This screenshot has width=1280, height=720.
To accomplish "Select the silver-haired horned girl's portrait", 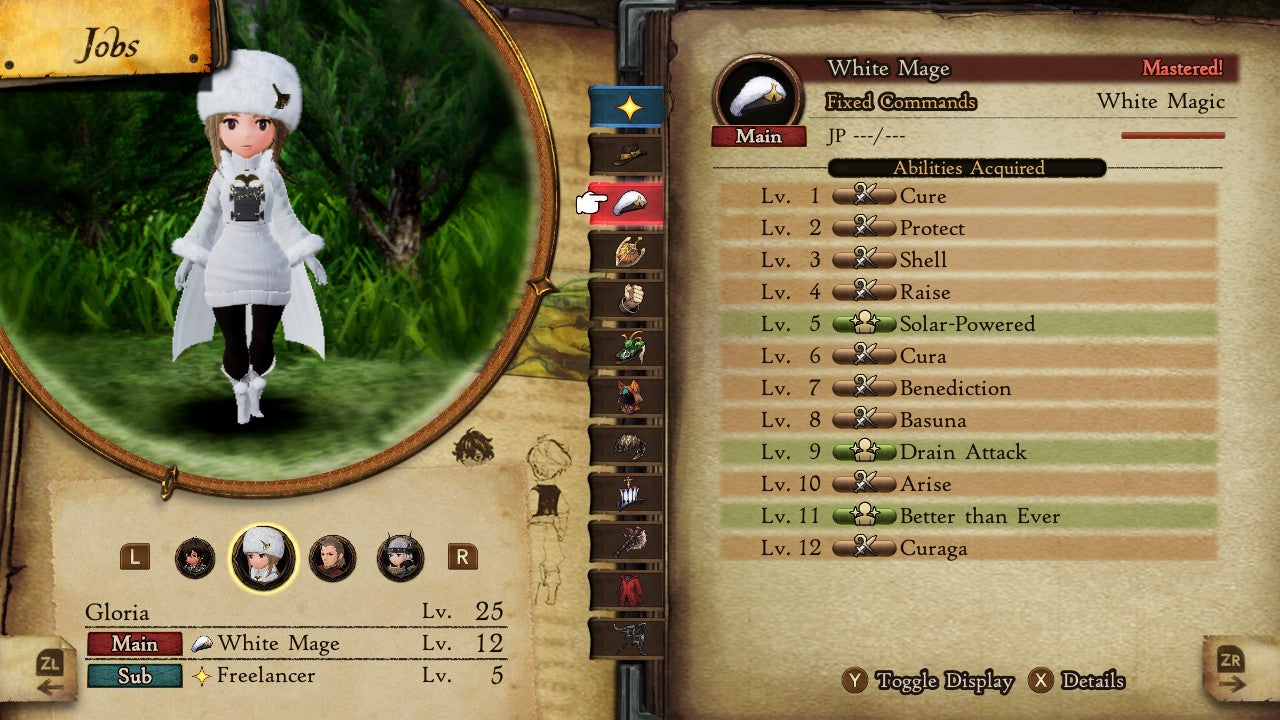I will pyautogui.click(x=400, y=558).
